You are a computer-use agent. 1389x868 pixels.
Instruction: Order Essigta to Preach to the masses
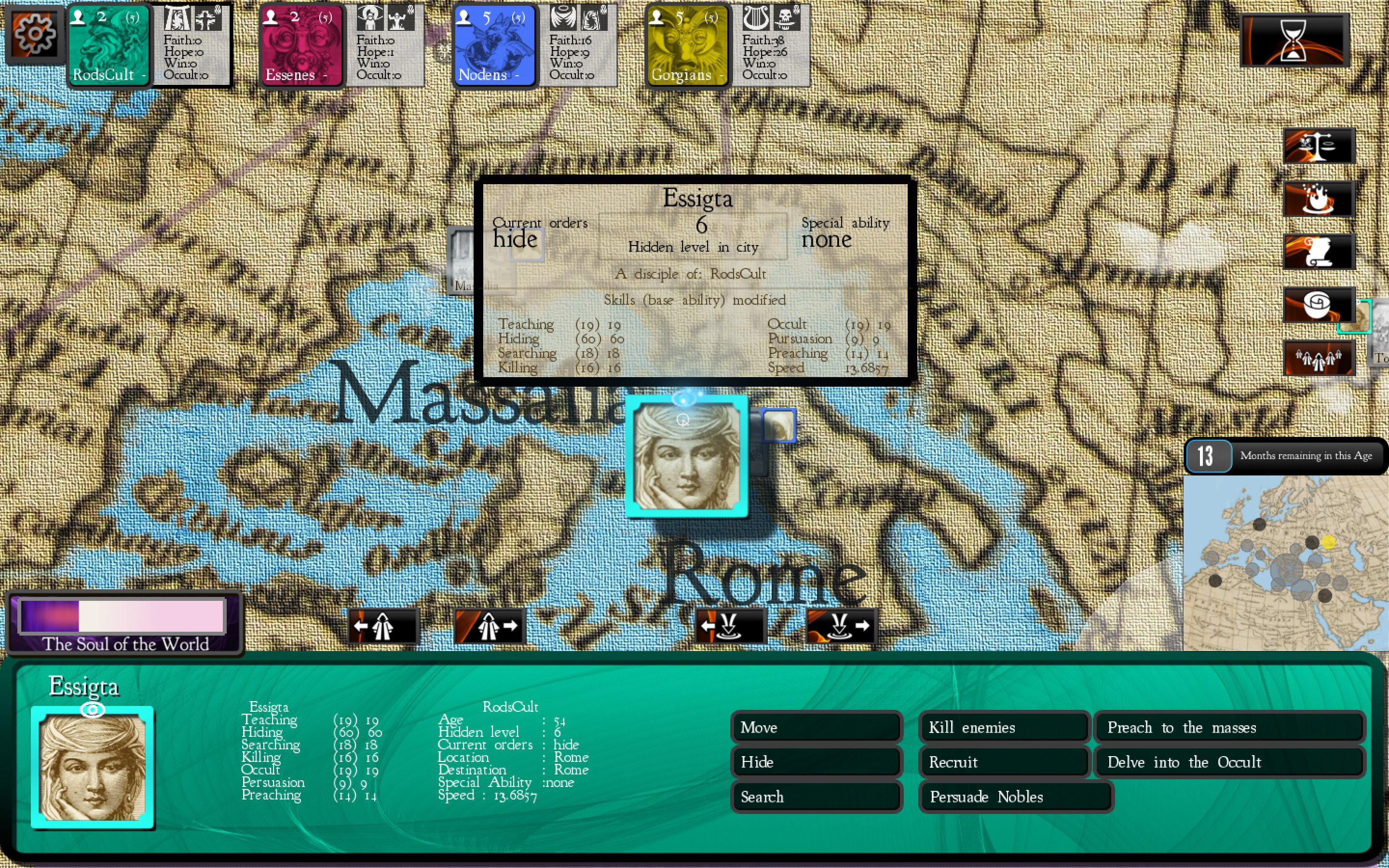(x=1230, y=727)
